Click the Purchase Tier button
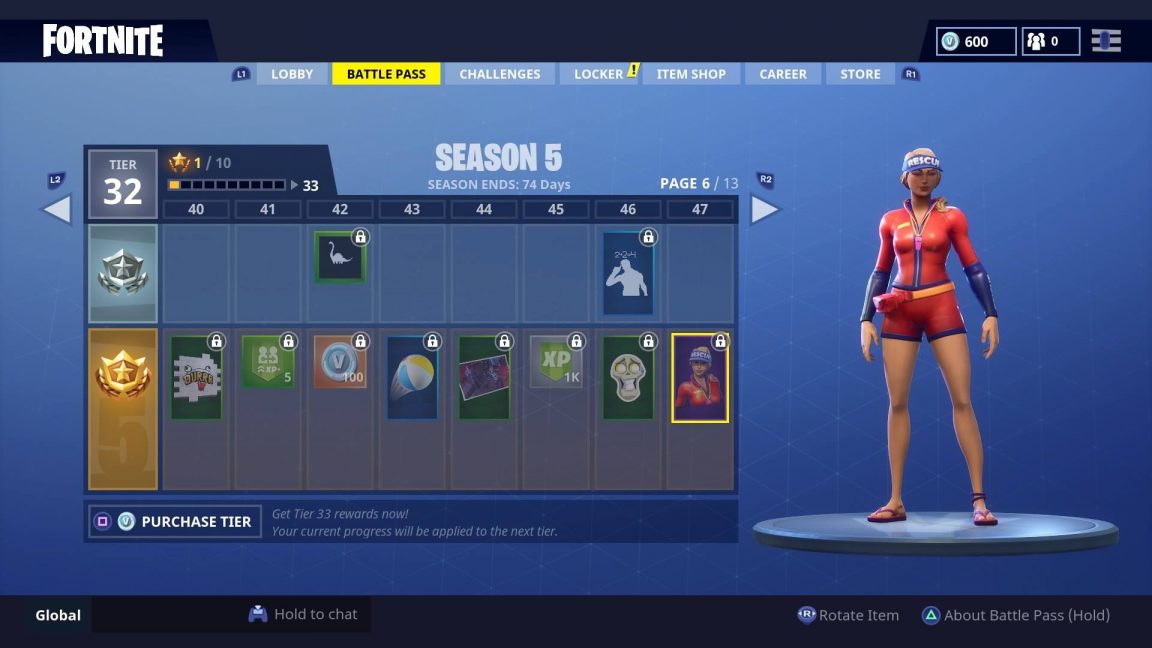Viewport: 1152px width, 648px height. point(175,521)
